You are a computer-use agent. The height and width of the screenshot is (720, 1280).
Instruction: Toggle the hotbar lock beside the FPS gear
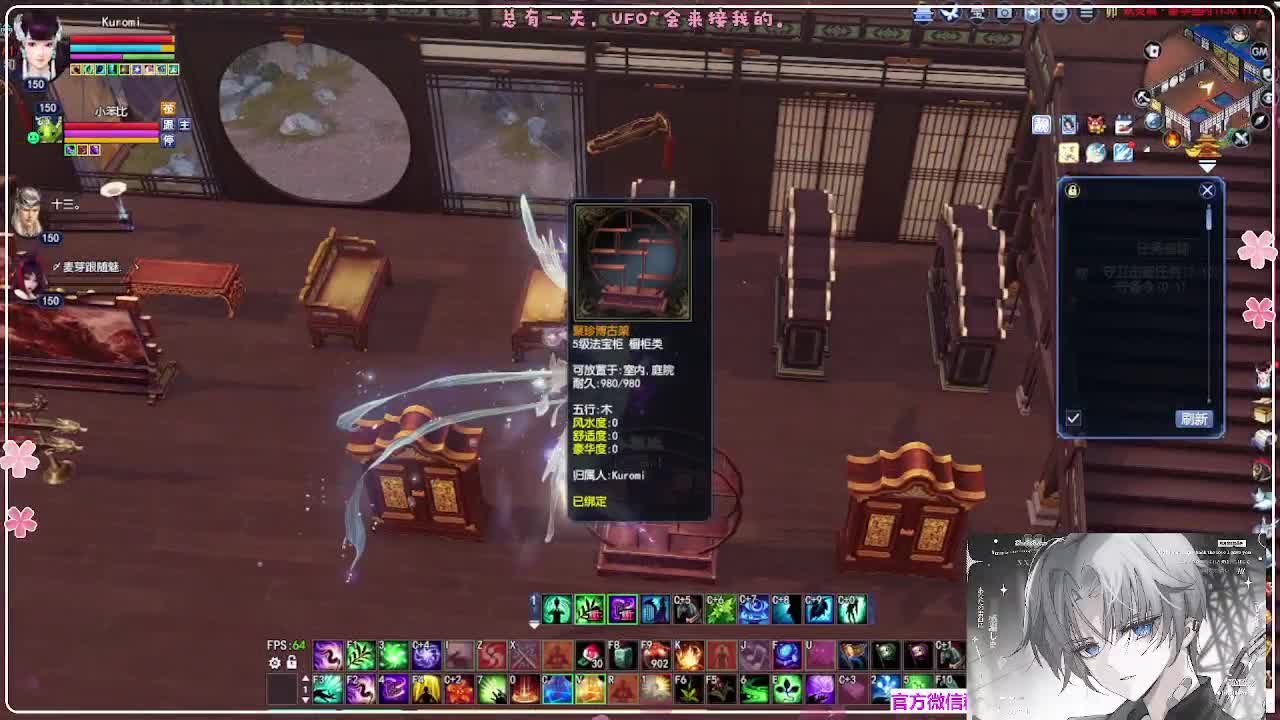(291, 663)
